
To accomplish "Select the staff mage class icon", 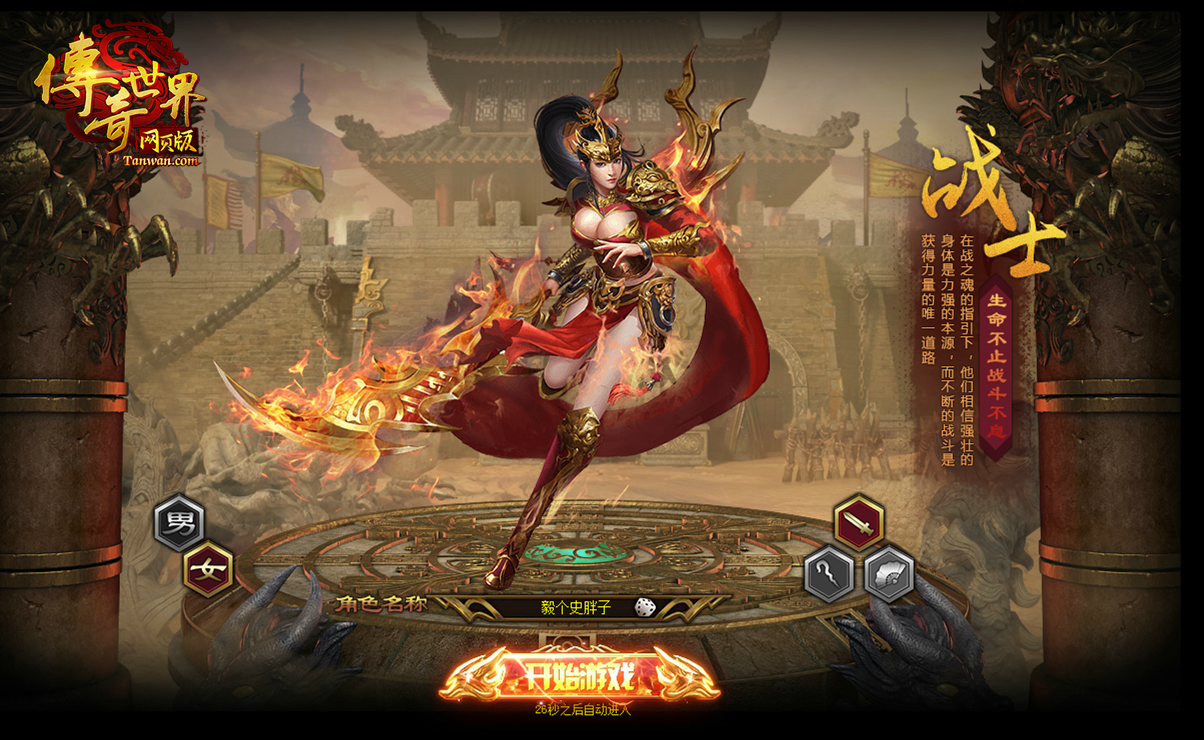I will coord(829,574).
